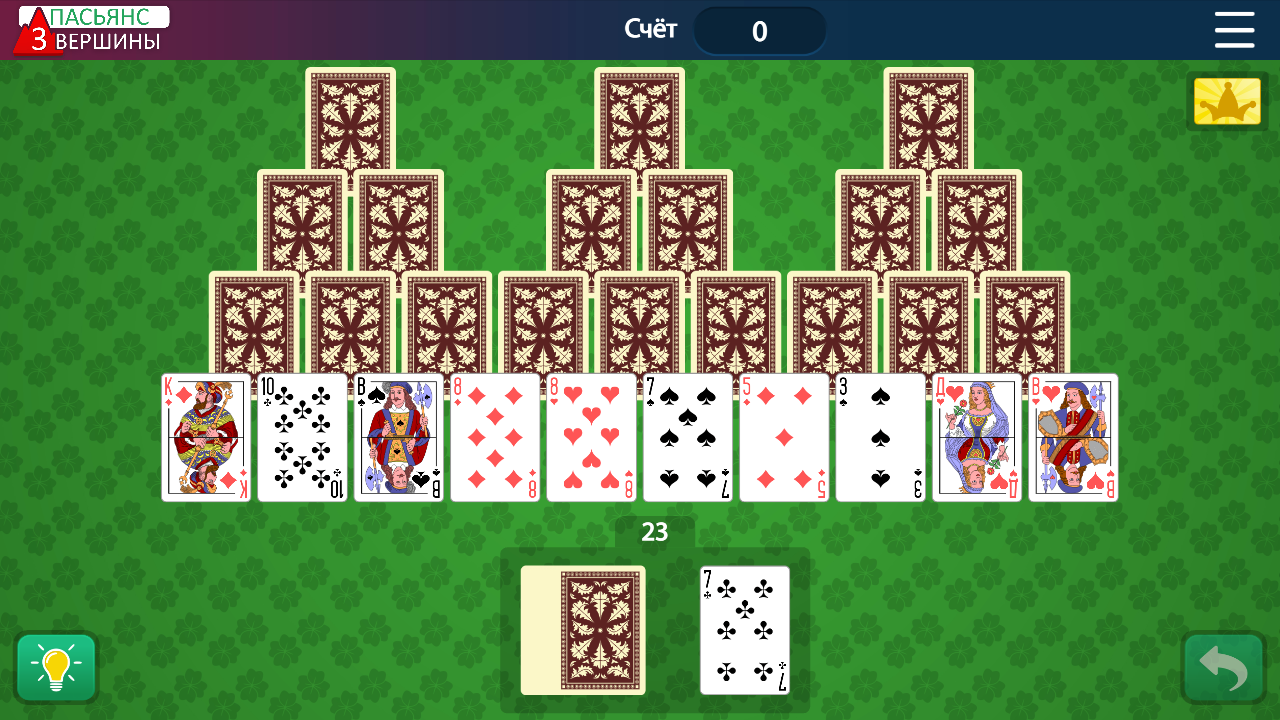Open the hamburger menu
The width and height of the screenshot is (1280, 720).
tap(1234, 30)
